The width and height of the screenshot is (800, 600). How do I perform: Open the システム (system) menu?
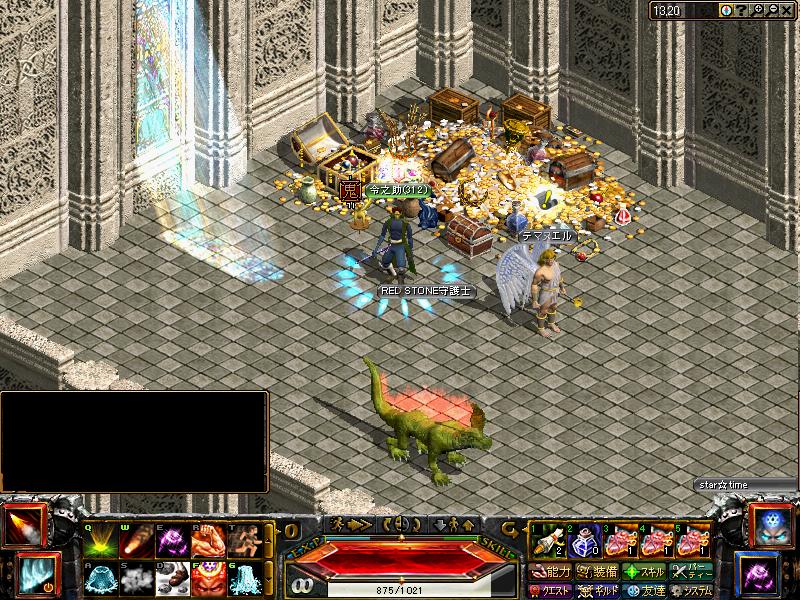click(692, 590)
